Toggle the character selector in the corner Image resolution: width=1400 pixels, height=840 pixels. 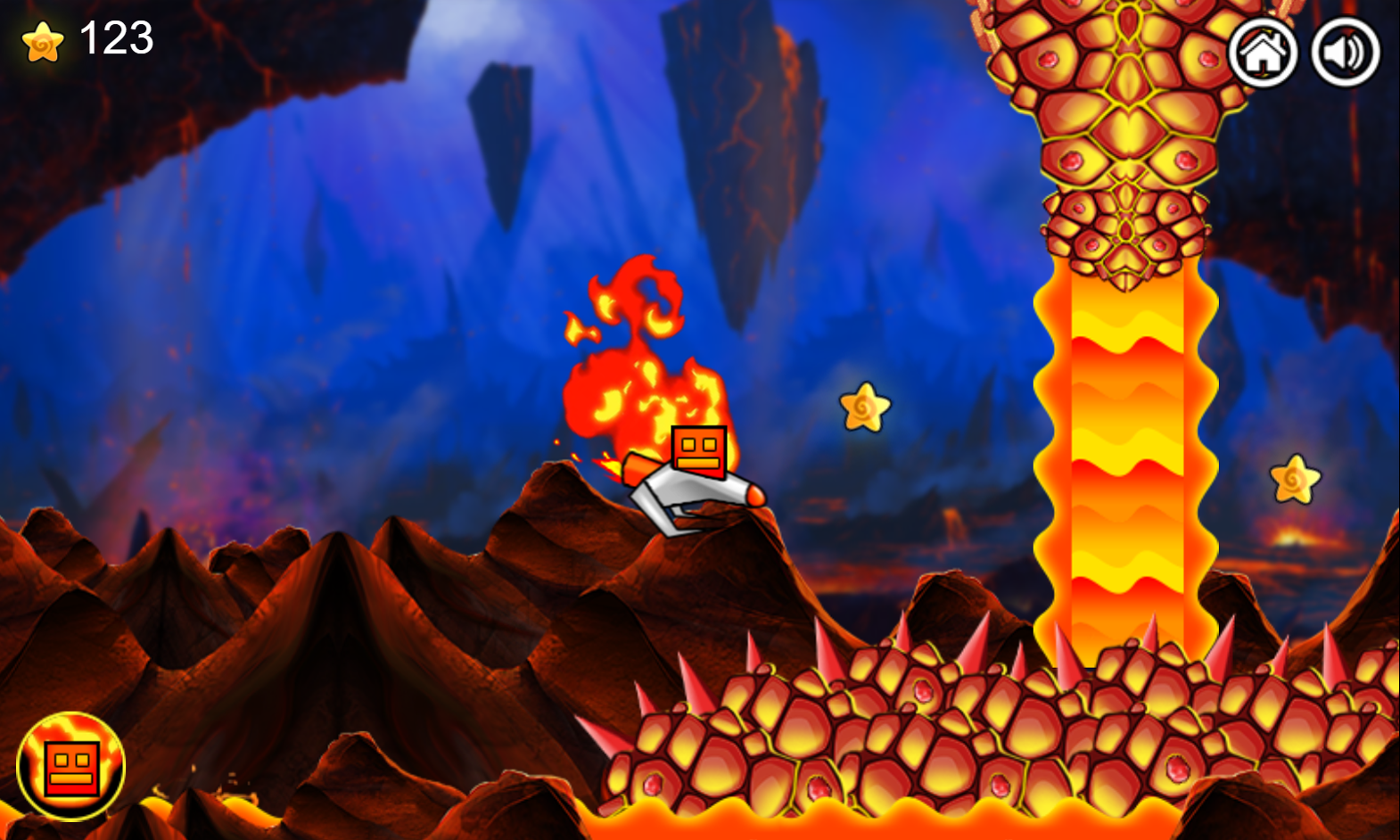70,764
